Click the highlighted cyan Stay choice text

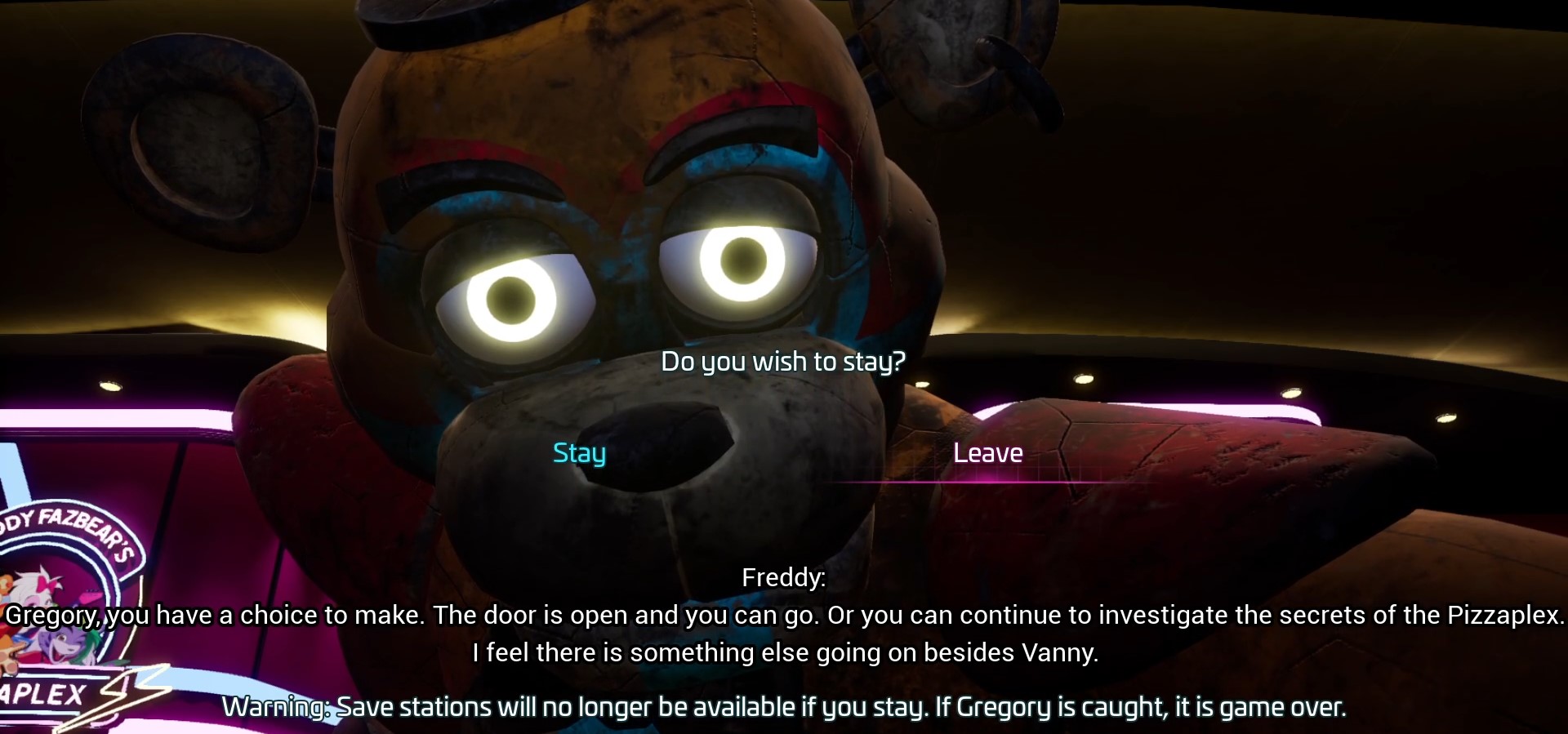coord(578,454)
